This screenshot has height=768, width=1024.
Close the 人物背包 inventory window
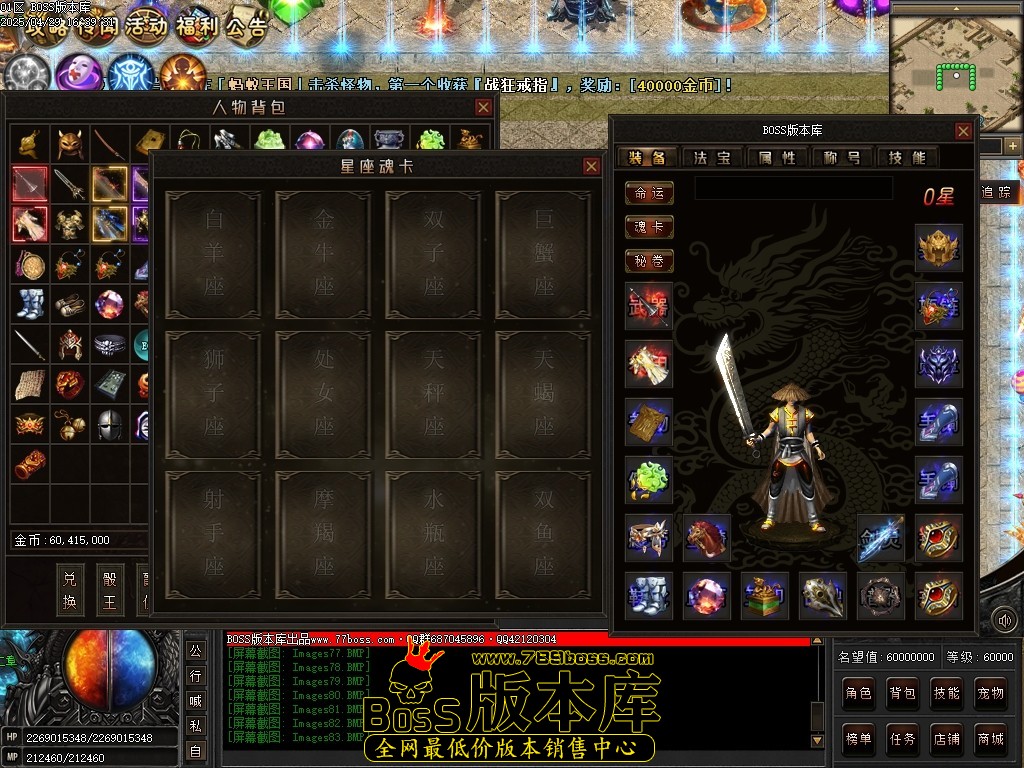pyautogui.click(x=483, y=107)
